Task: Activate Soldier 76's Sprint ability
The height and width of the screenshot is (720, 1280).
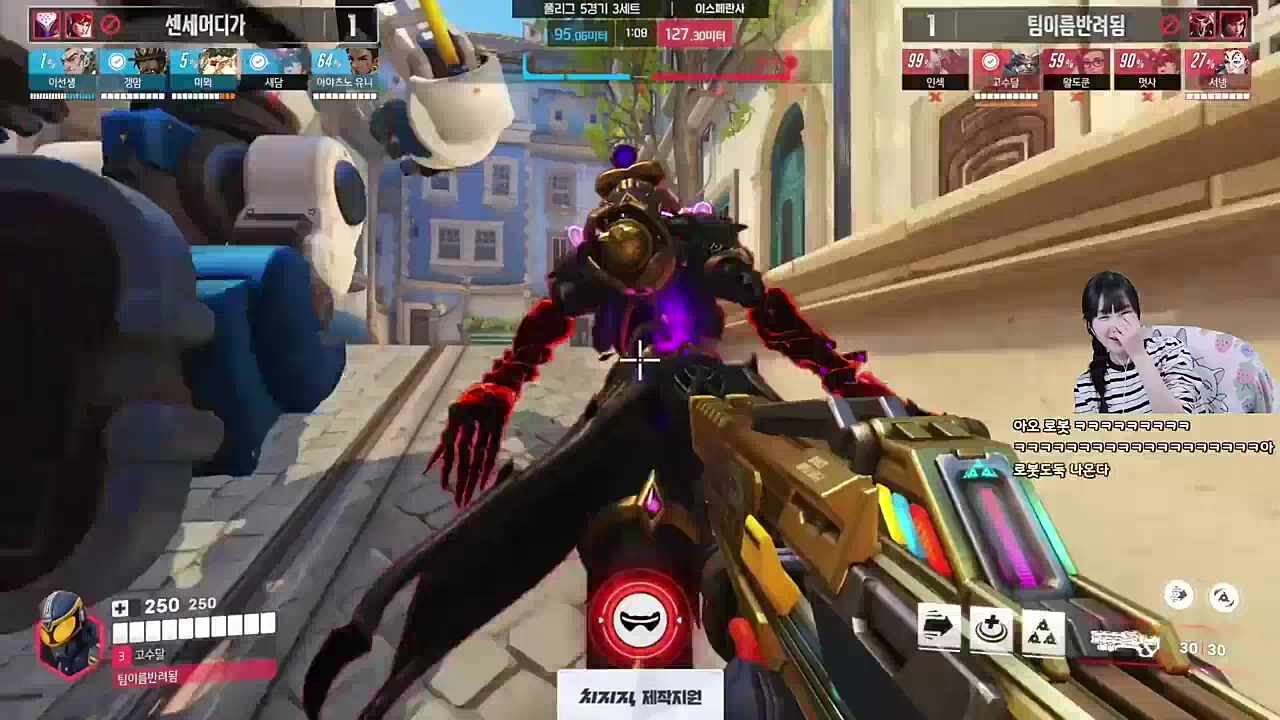Action: tap(939, 627)
